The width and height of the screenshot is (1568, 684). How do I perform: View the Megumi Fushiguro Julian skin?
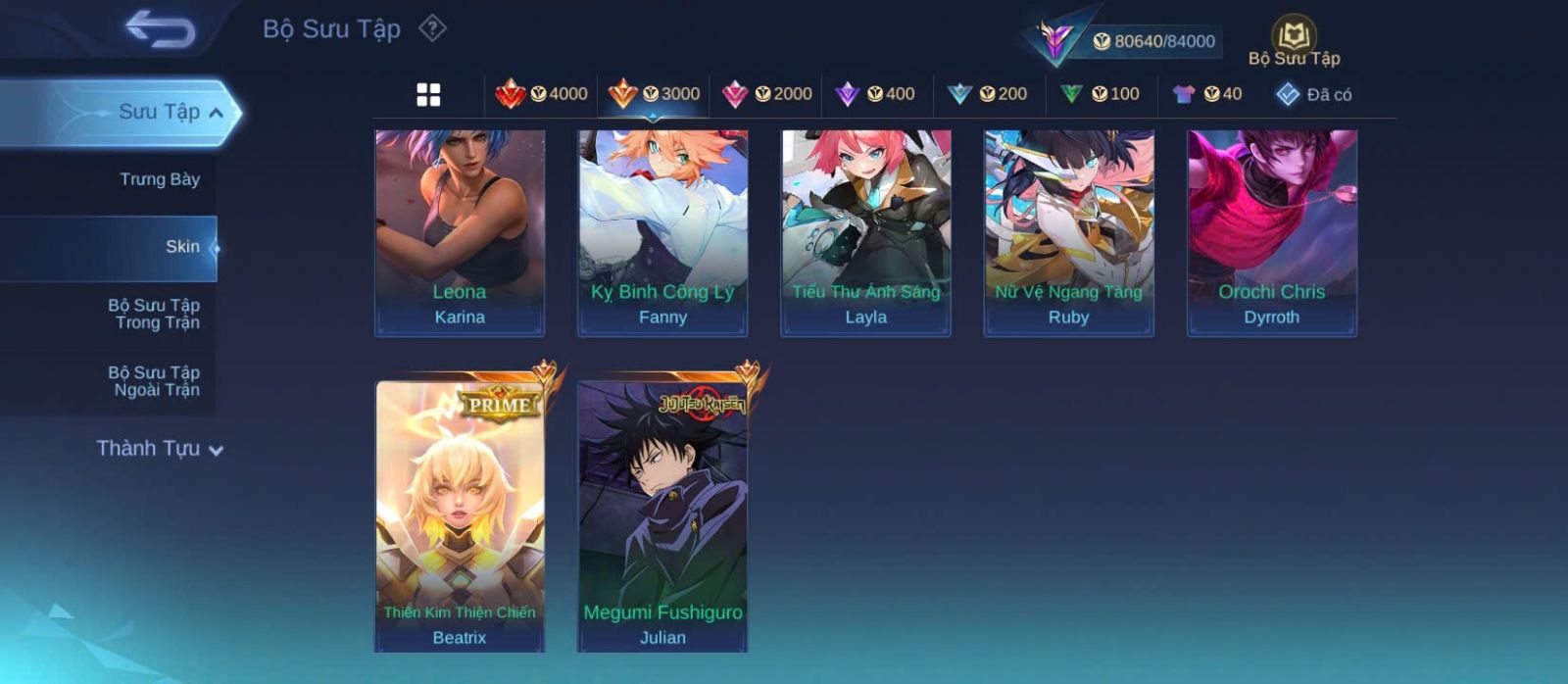662,514
